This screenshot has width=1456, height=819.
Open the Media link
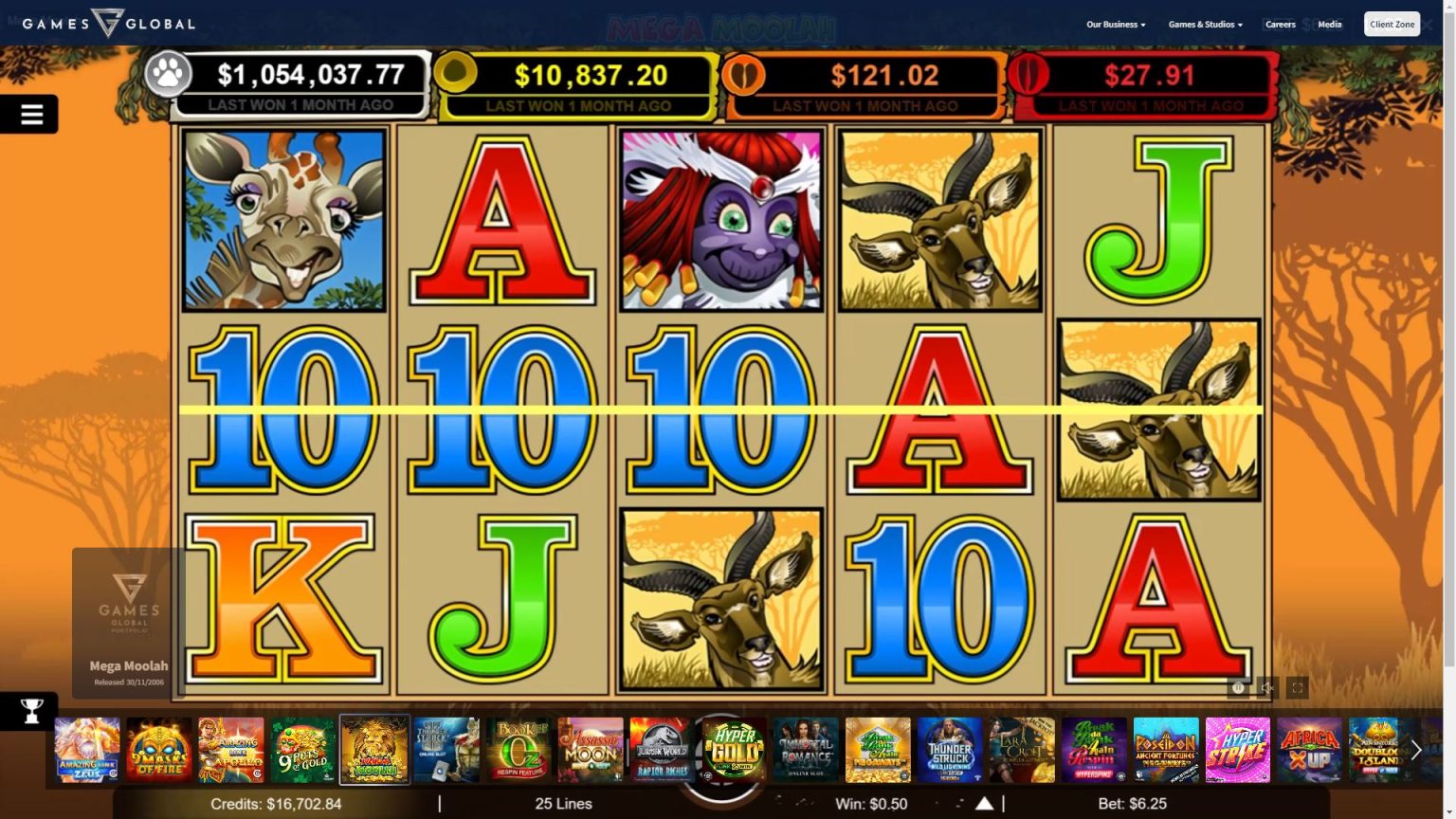[x=1329, y=25]
